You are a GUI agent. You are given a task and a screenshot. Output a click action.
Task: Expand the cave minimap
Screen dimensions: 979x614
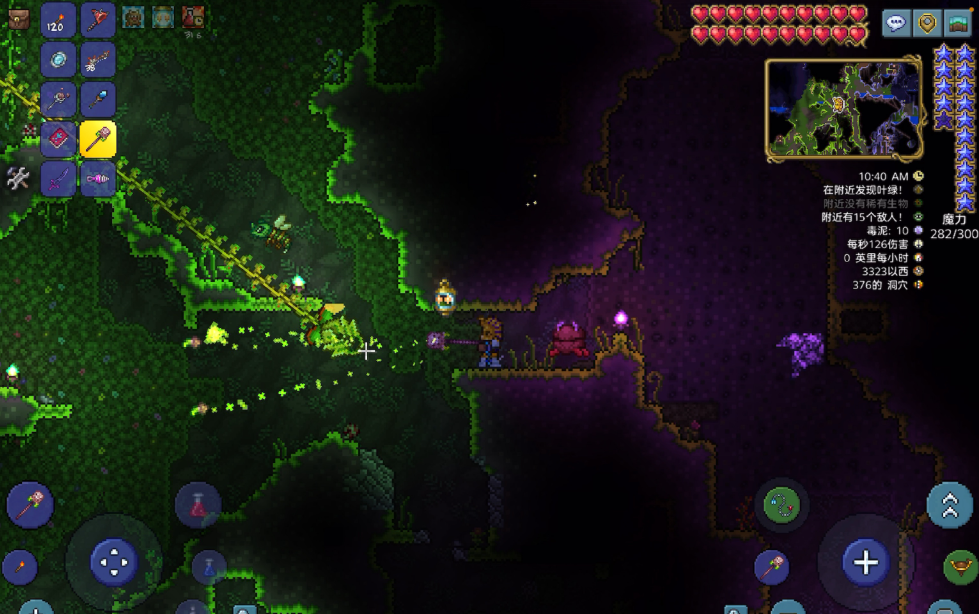click(x=844, y=108)
